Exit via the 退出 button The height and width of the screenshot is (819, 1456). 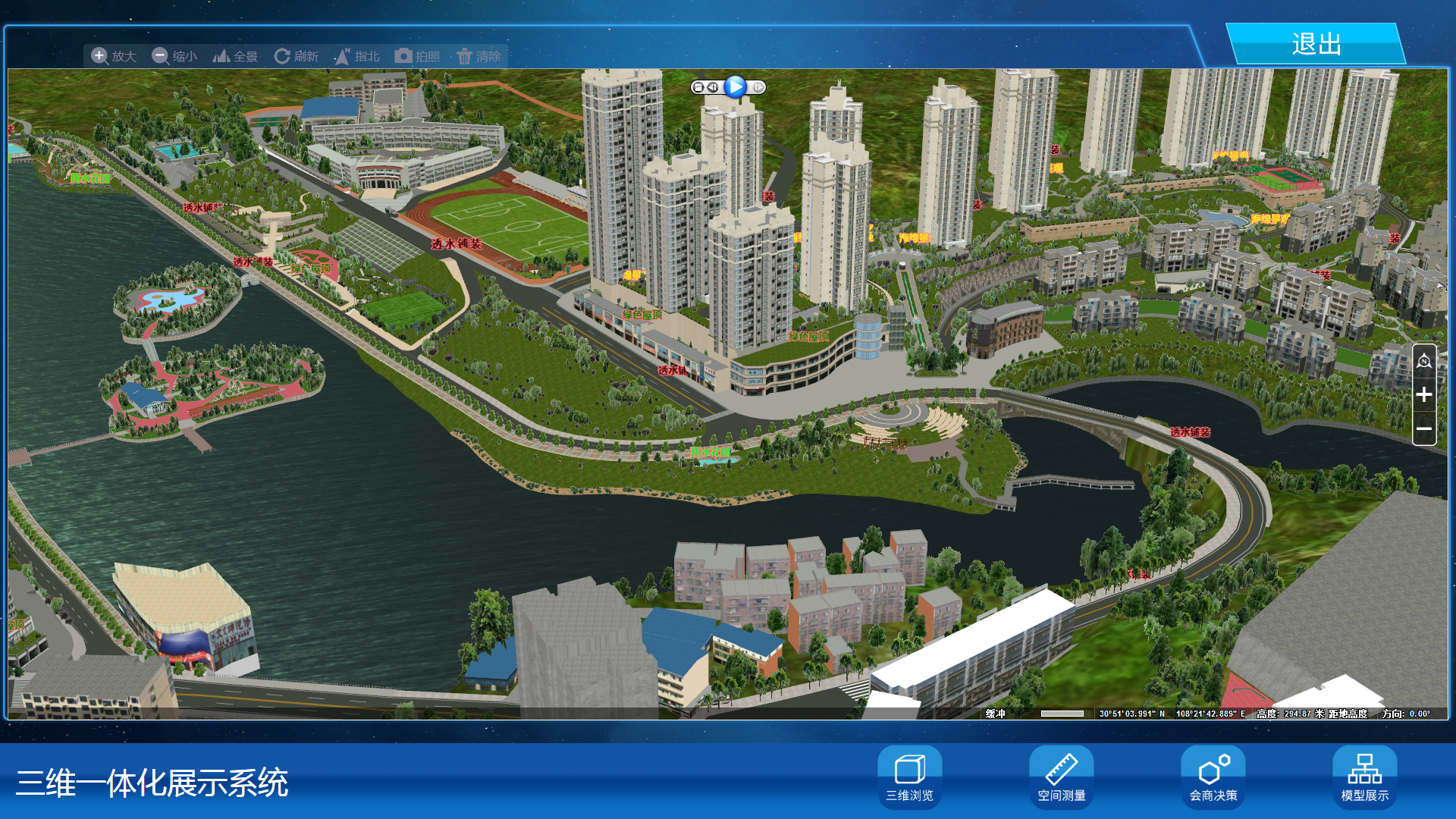(1316, 44)
